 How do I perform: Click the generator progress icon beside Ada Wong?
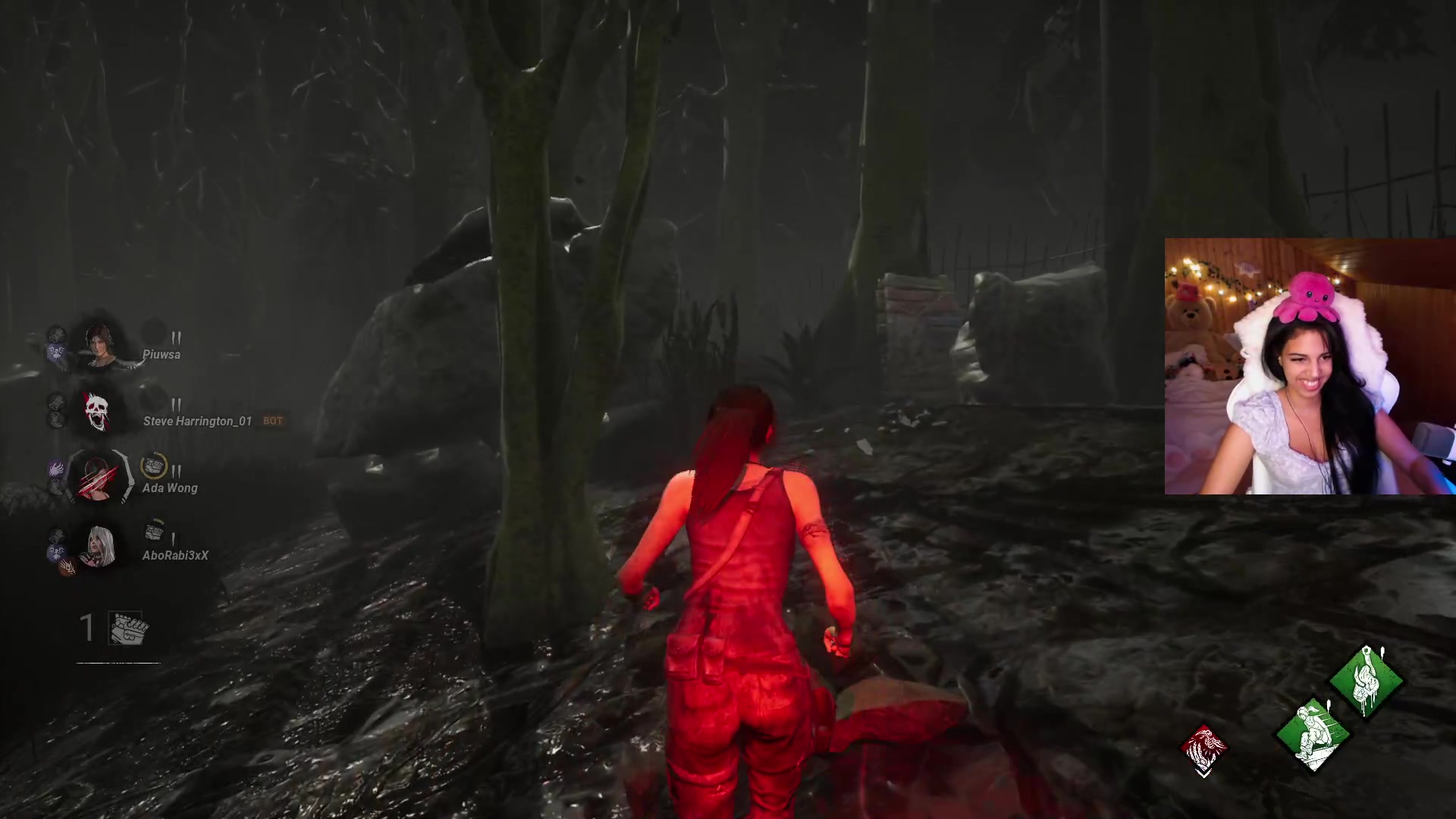pos(154,466)
